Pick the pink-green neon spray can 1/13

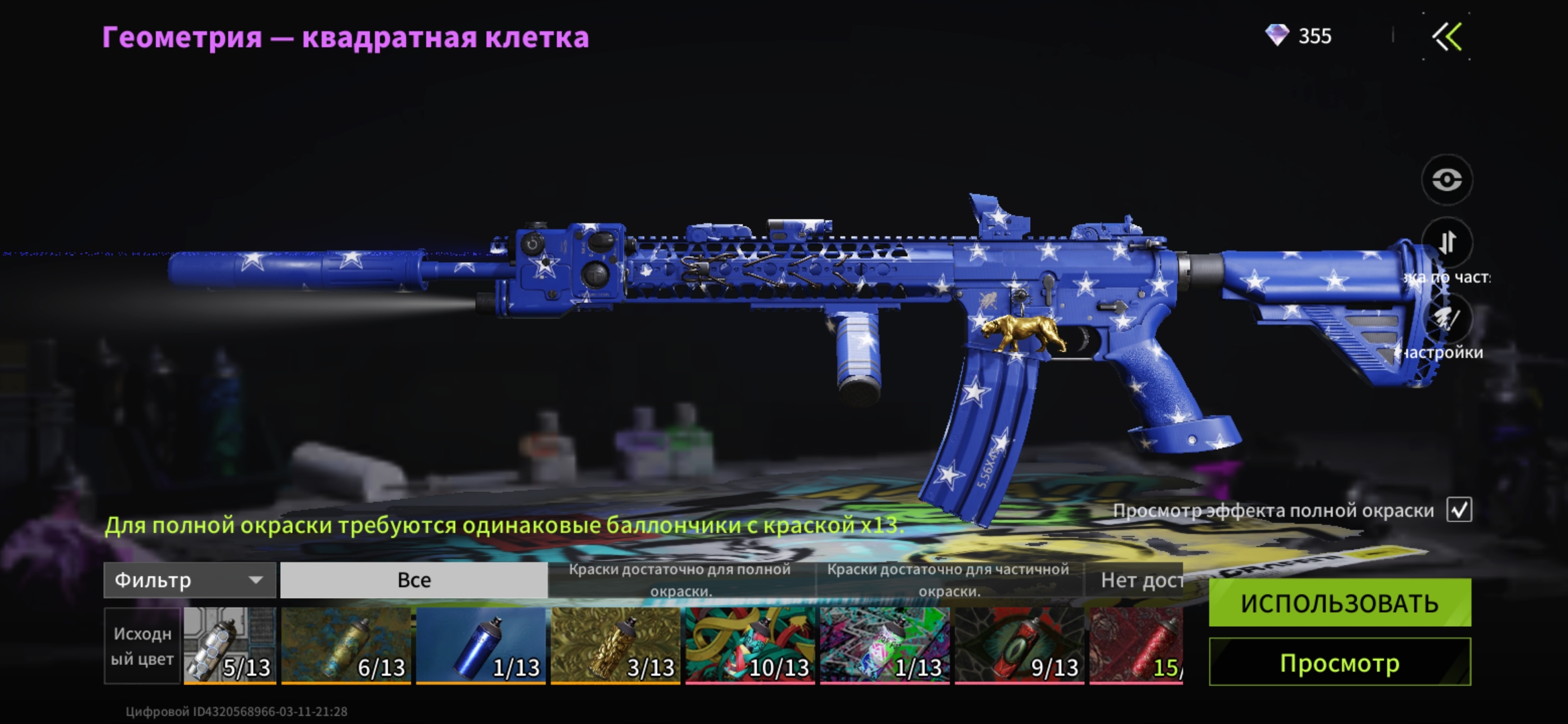point(885,646)
